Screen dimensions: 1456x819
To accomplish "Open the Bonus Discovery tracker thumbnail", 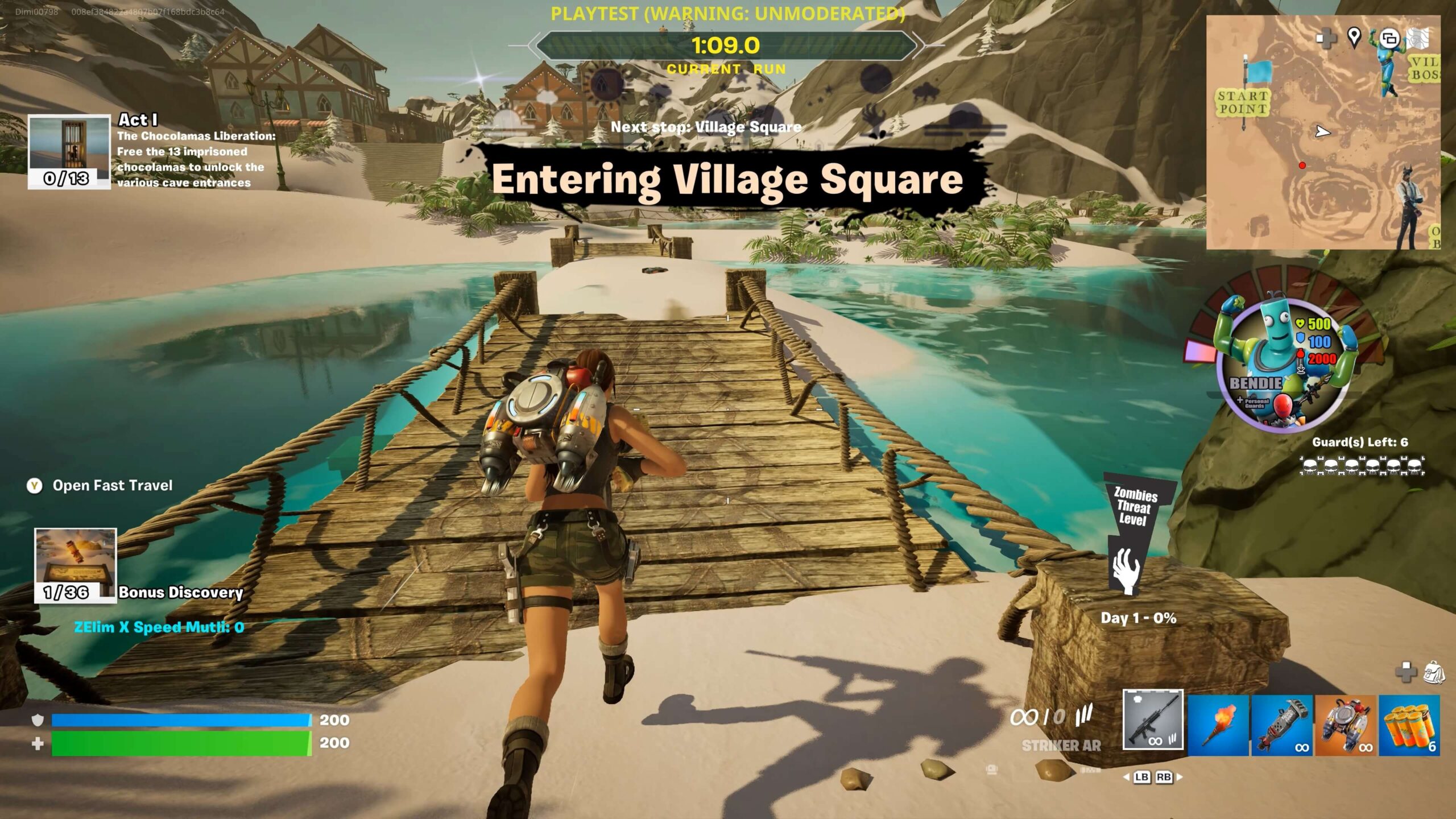I will point(75,565).
